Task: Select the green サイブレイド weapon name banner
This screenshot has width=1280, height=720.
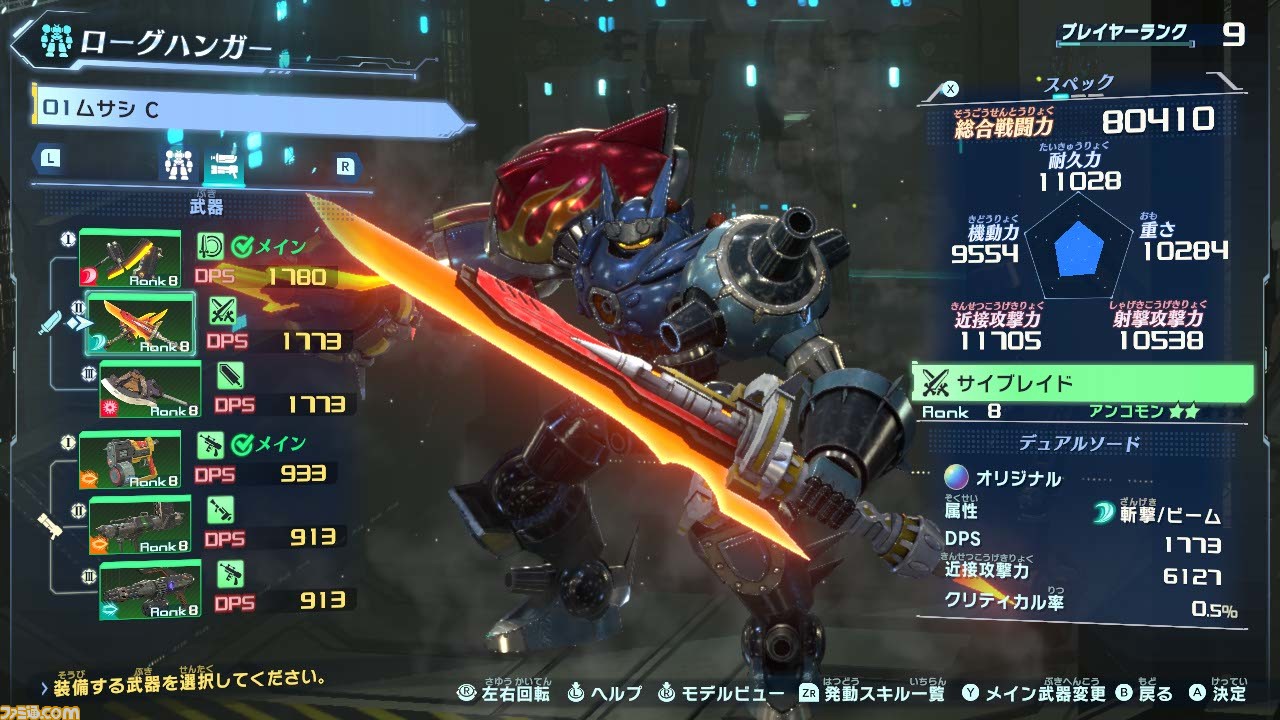Action: pos(1082,382)
